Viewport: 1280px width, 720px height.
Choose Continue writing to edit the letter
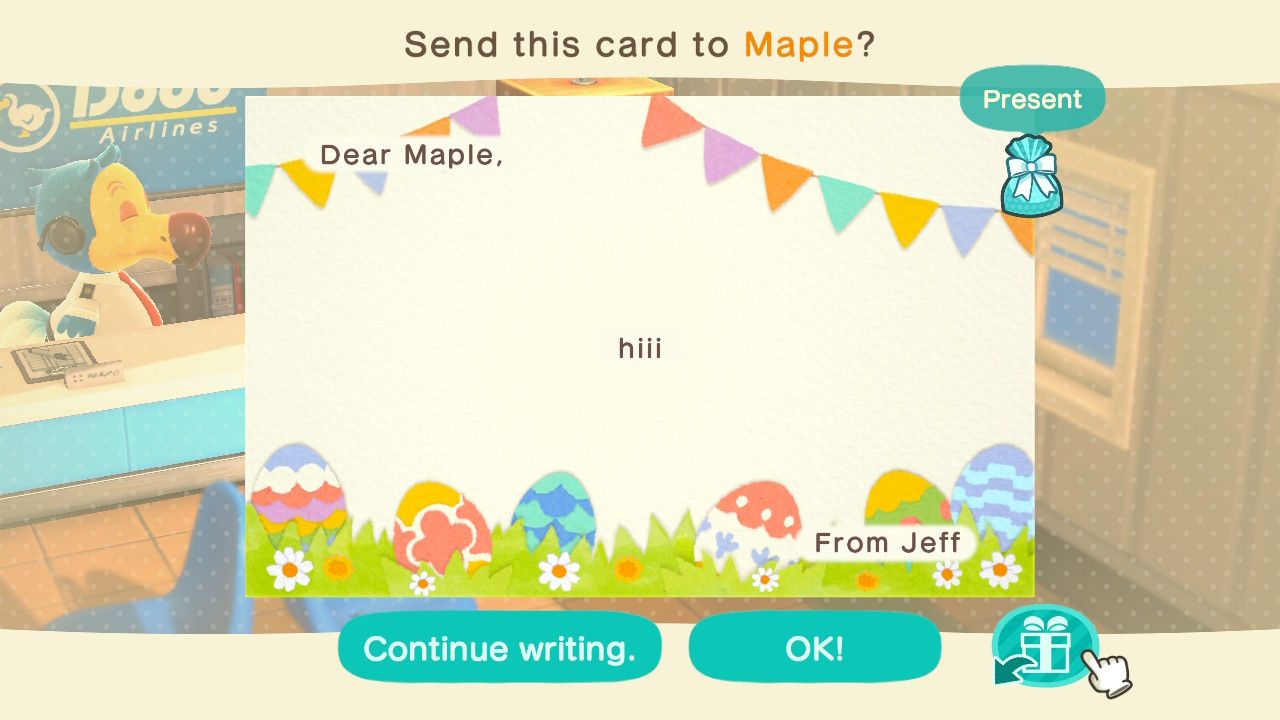click(500, 648)
